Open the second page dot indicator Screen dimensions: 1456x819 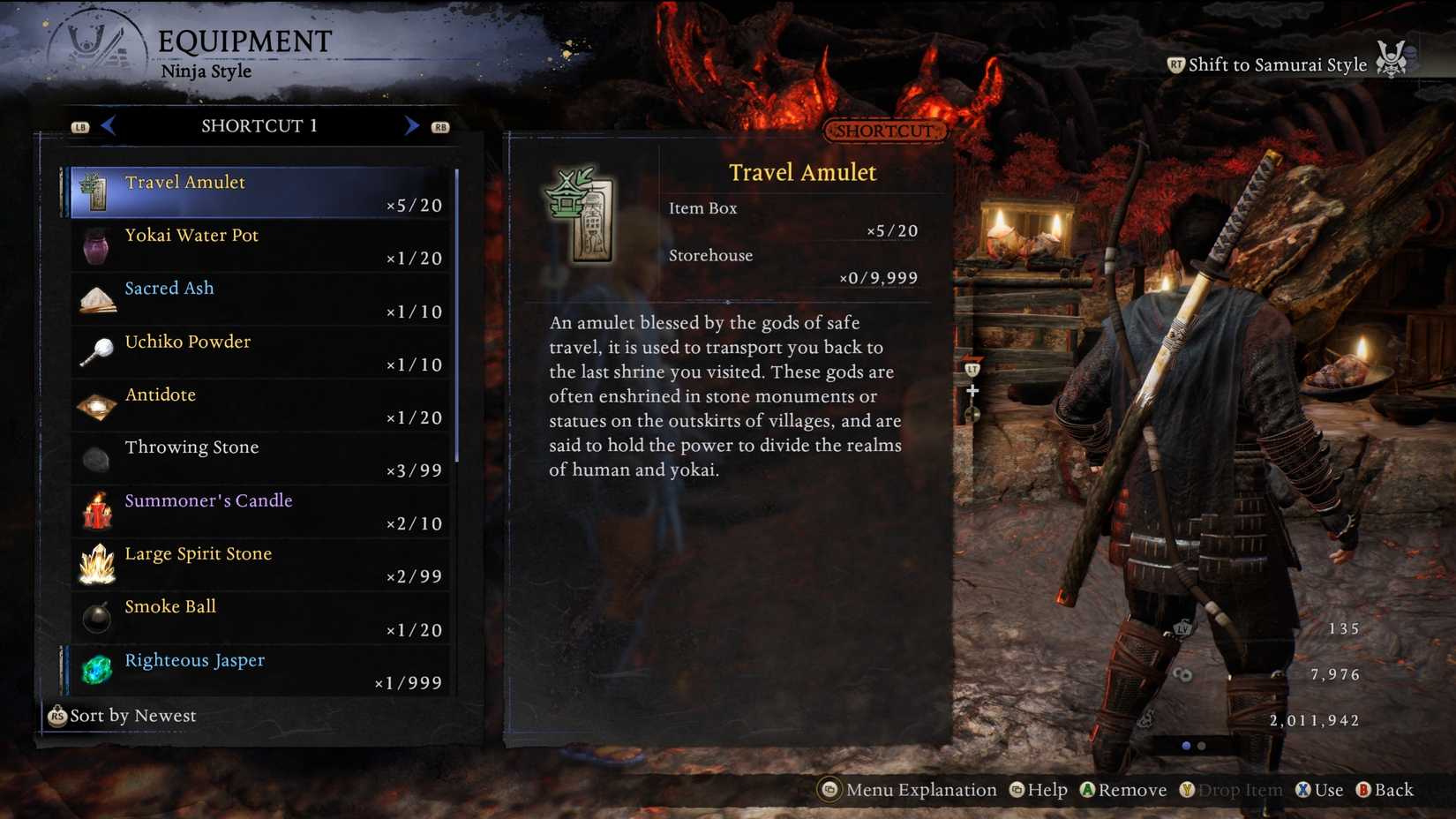point(1200,747)
